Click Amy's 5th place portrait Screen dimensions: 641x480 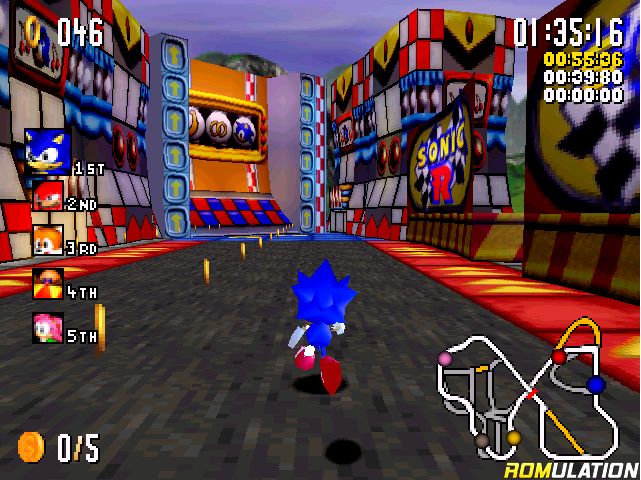click(48, 327)
